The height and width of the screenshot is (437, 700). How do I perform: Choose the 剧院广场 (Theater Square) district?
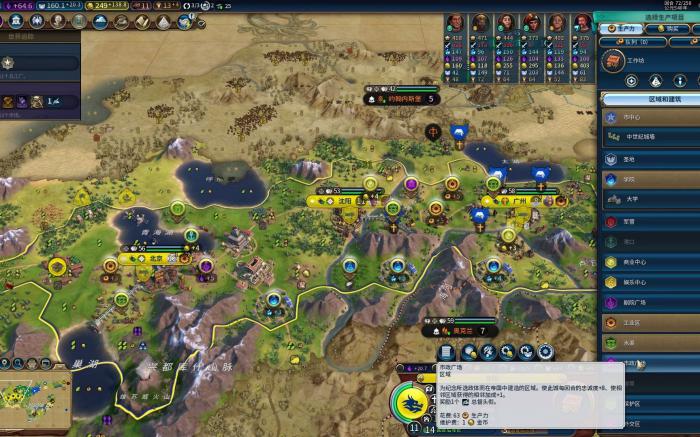(650, 303)
